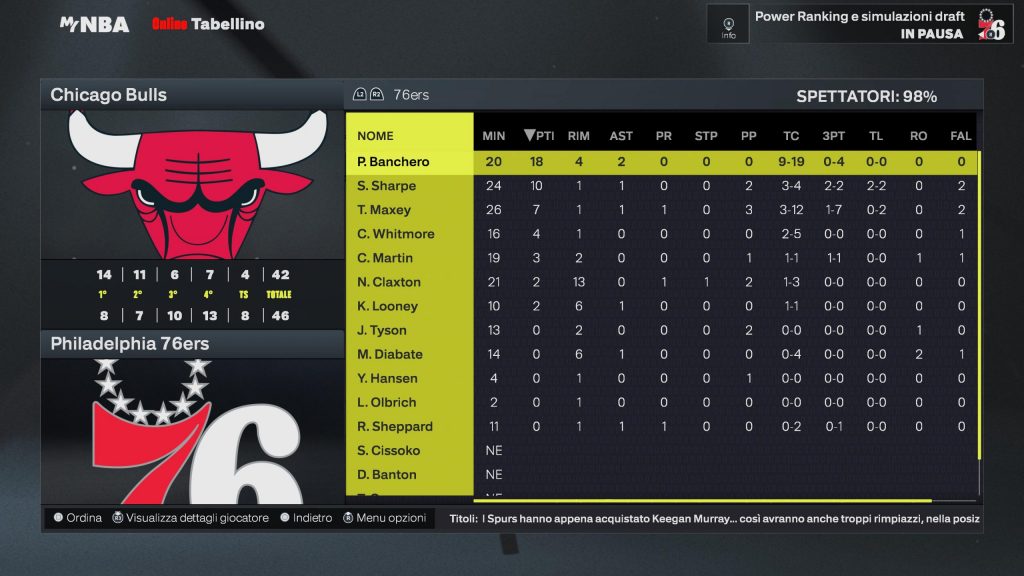Viewport: 1024px width, 576px height.
Task: Select R. Sheppard's row
Action: (x=395, y=426)
